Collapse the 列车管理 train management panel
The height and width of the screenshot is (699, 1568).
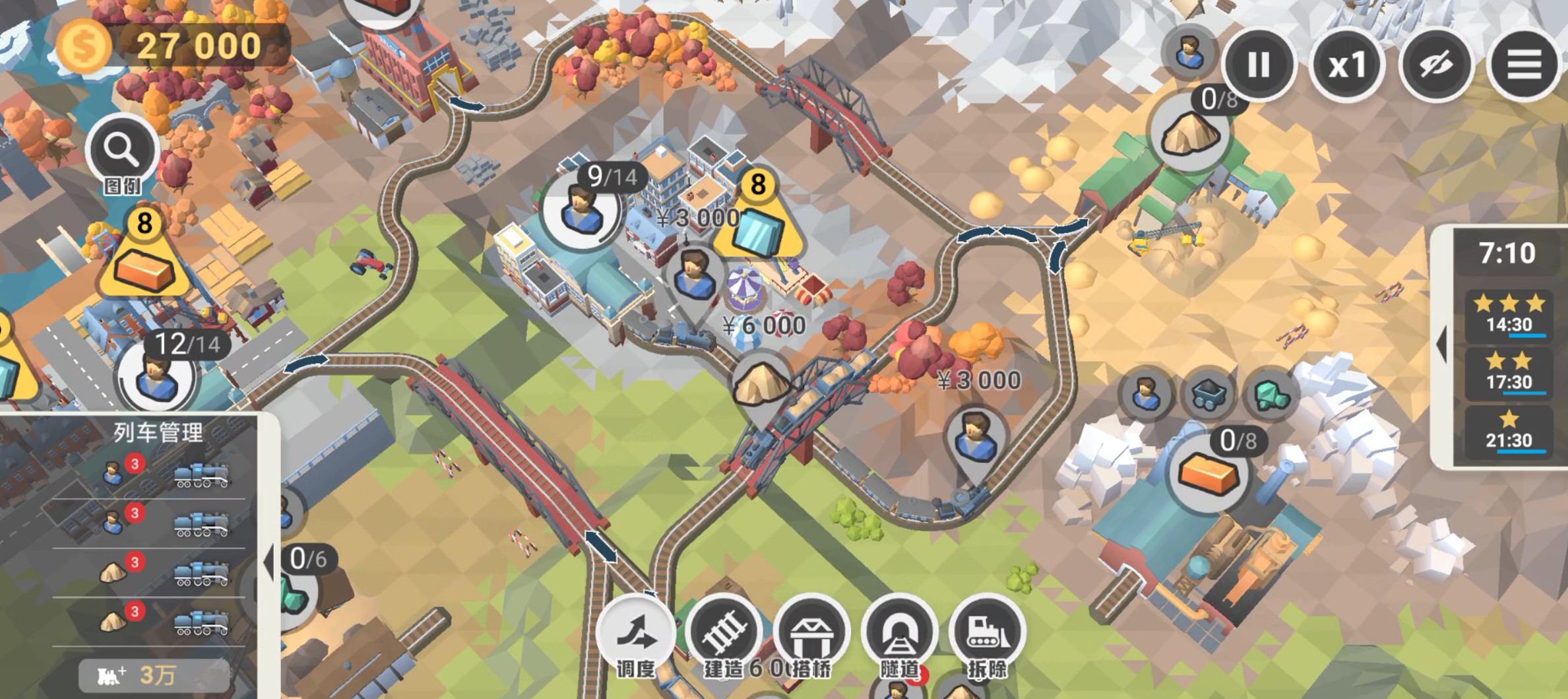[x=269, y=562]
